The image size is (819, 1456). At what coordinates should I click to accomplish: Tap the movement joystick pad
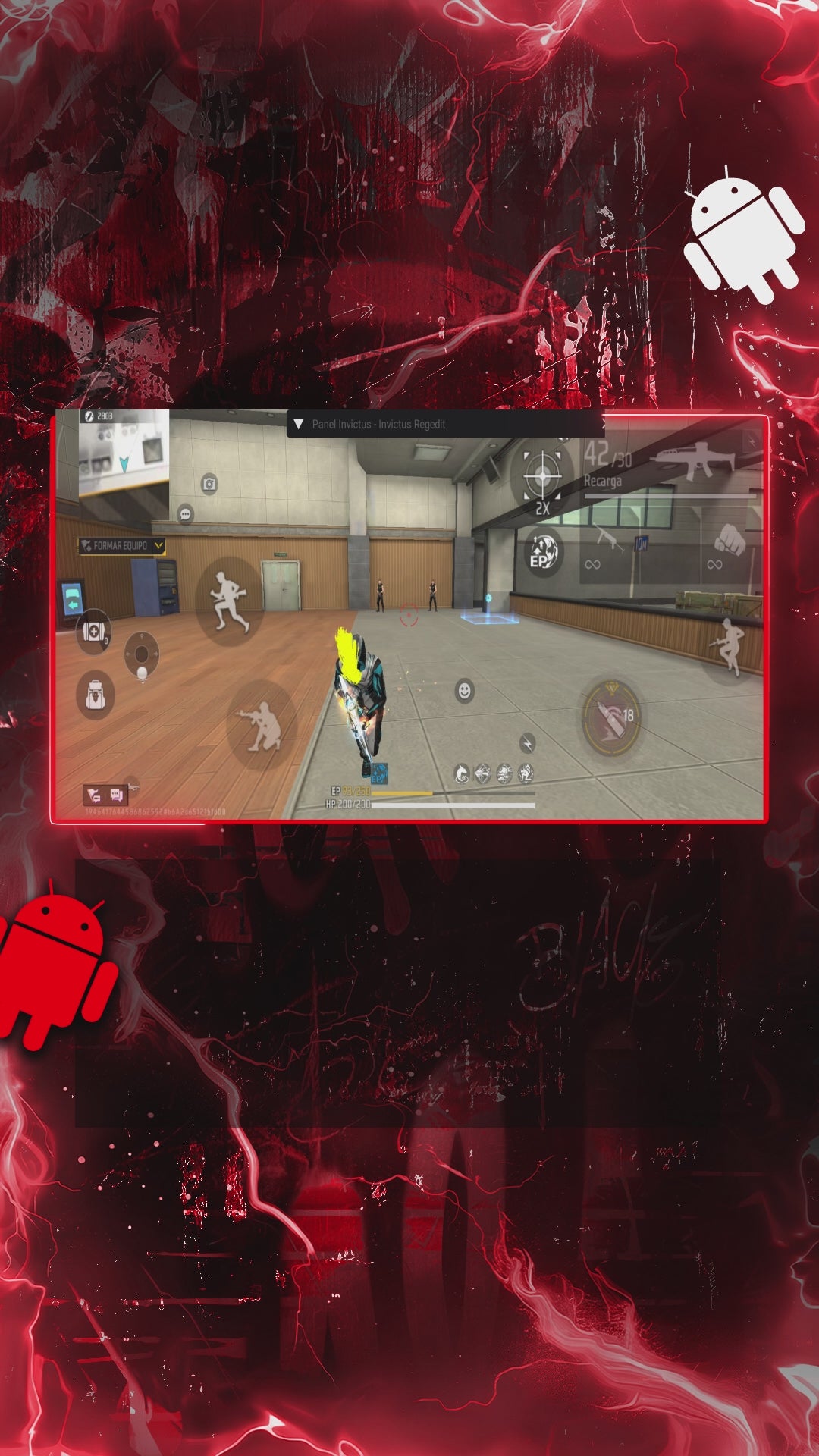point(141,654)
